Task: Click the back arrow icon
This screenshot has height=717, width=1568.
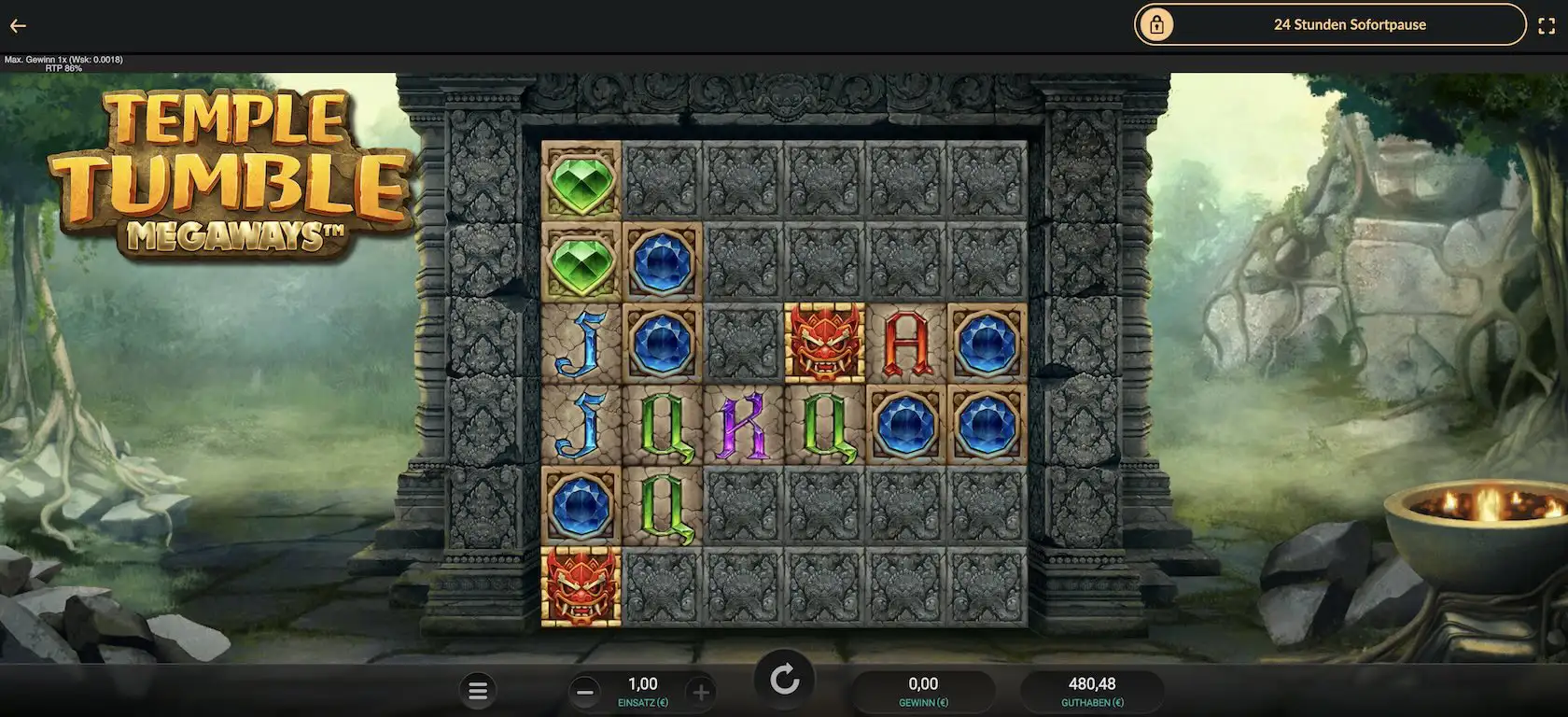Action: tap(17, 25)
